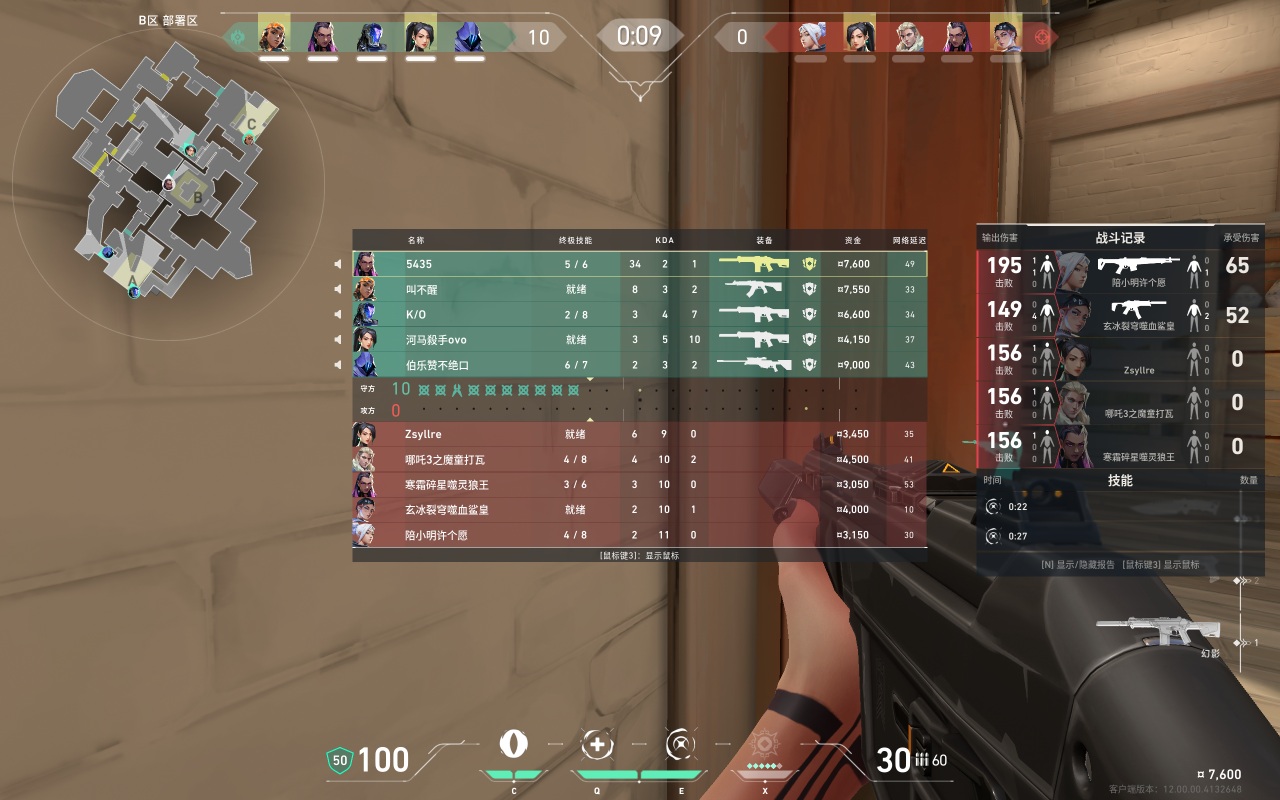Choose 河马殺手ovo's row in the scoreboard
This screenshot has height=800, width=1280.
(x=640, y=340)
